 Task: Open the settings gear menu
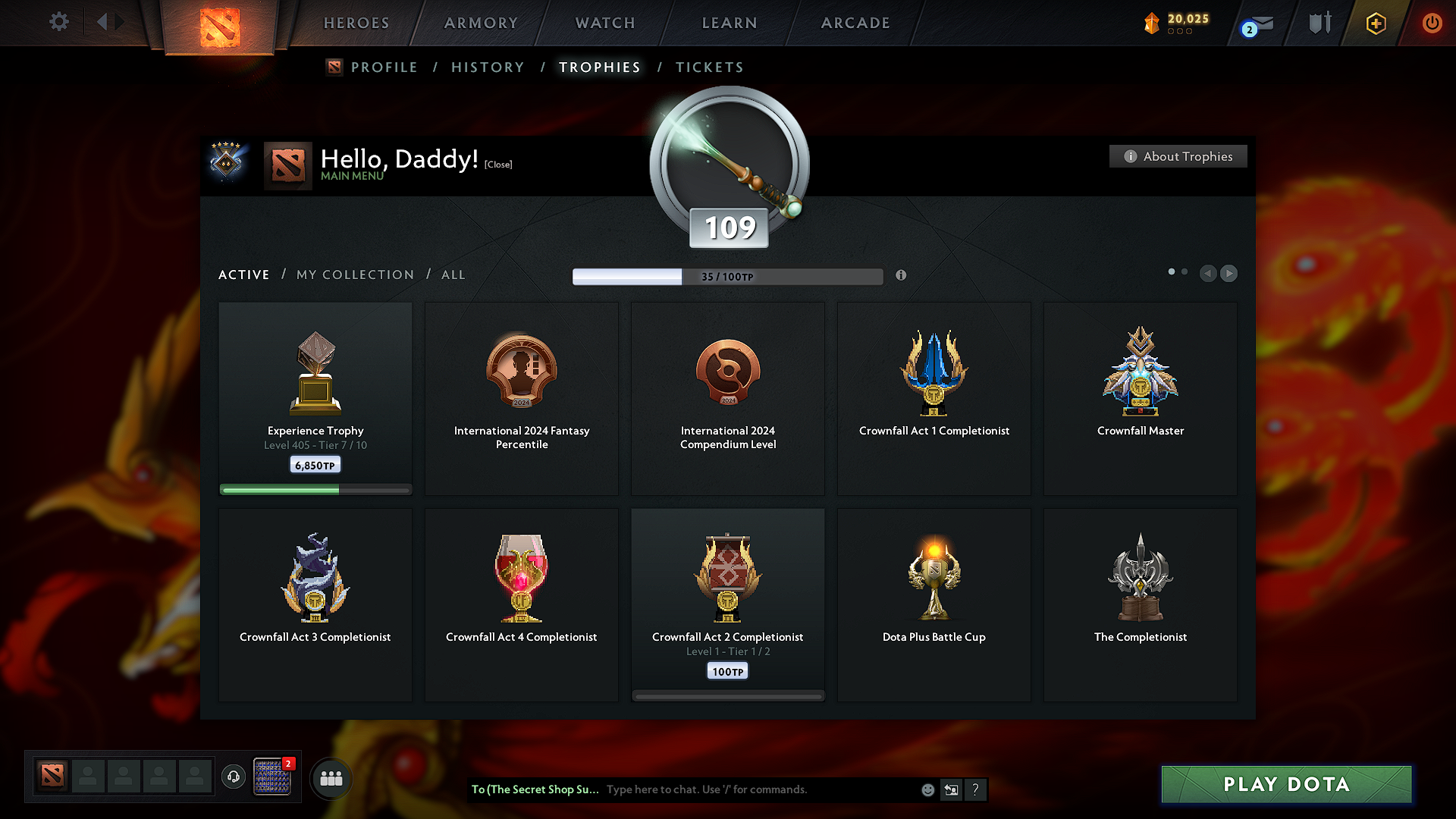coord(58,22)
